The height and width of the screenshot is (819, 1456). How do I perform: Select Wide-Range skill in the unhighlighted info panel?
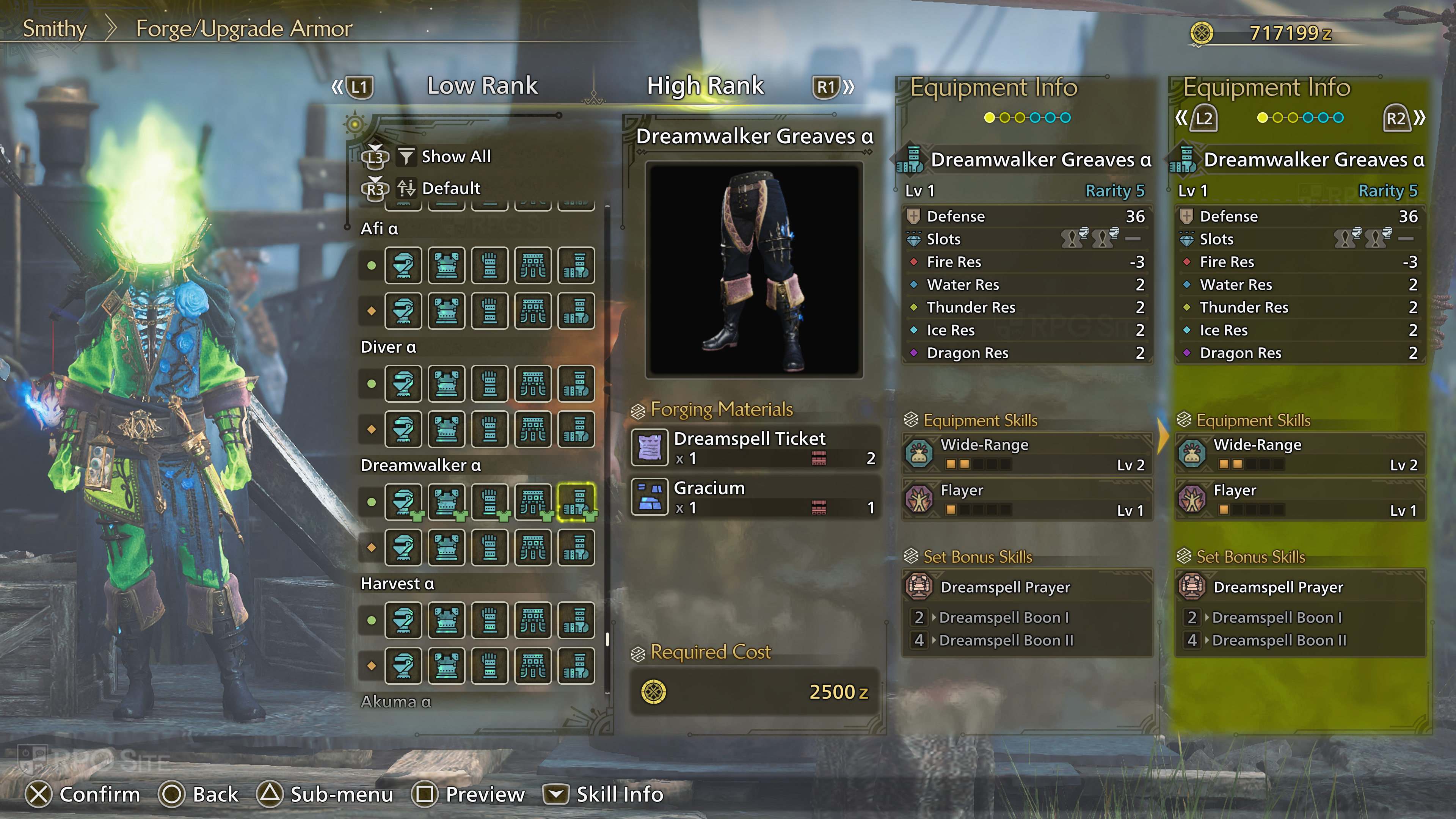(x=1026, y=454)
